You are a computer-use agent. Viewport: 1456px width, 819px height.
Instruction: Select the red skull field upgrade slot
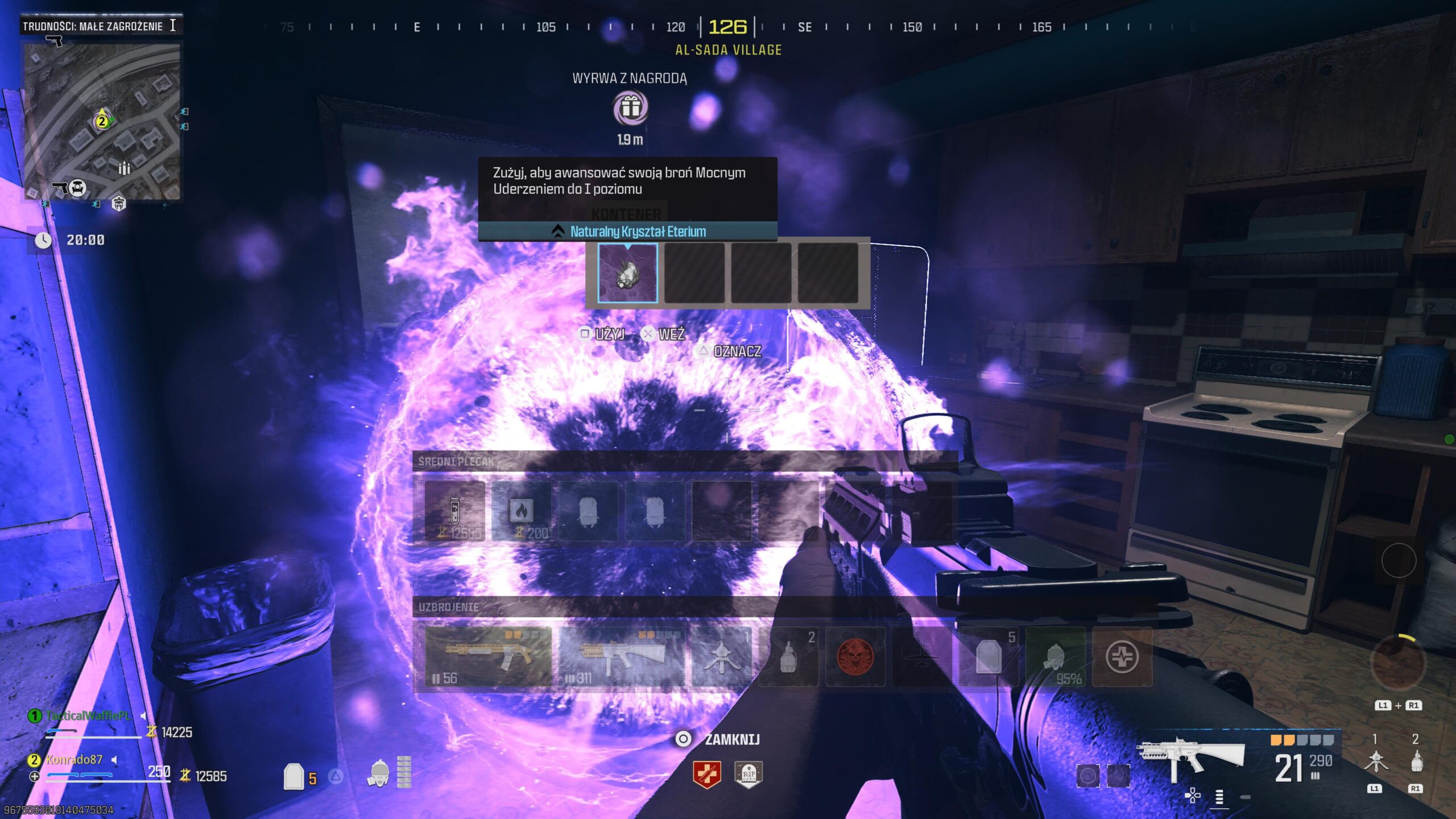click(855, 656)
